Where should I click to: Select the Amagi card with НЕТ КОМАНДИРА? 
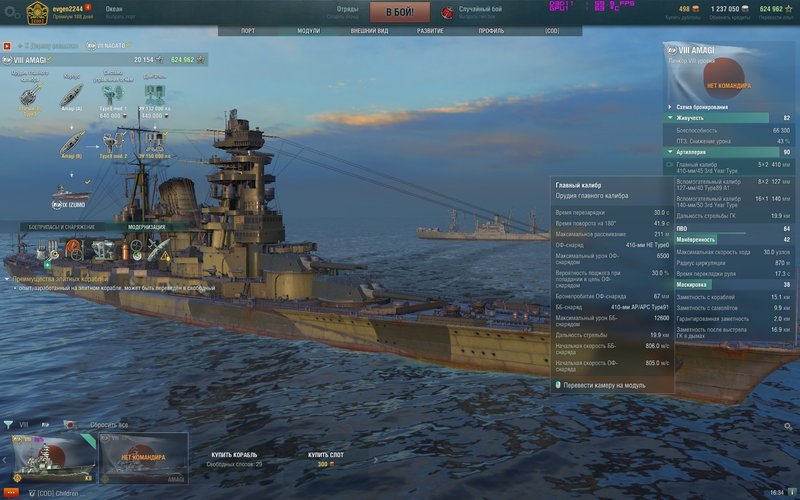(143, 457)
